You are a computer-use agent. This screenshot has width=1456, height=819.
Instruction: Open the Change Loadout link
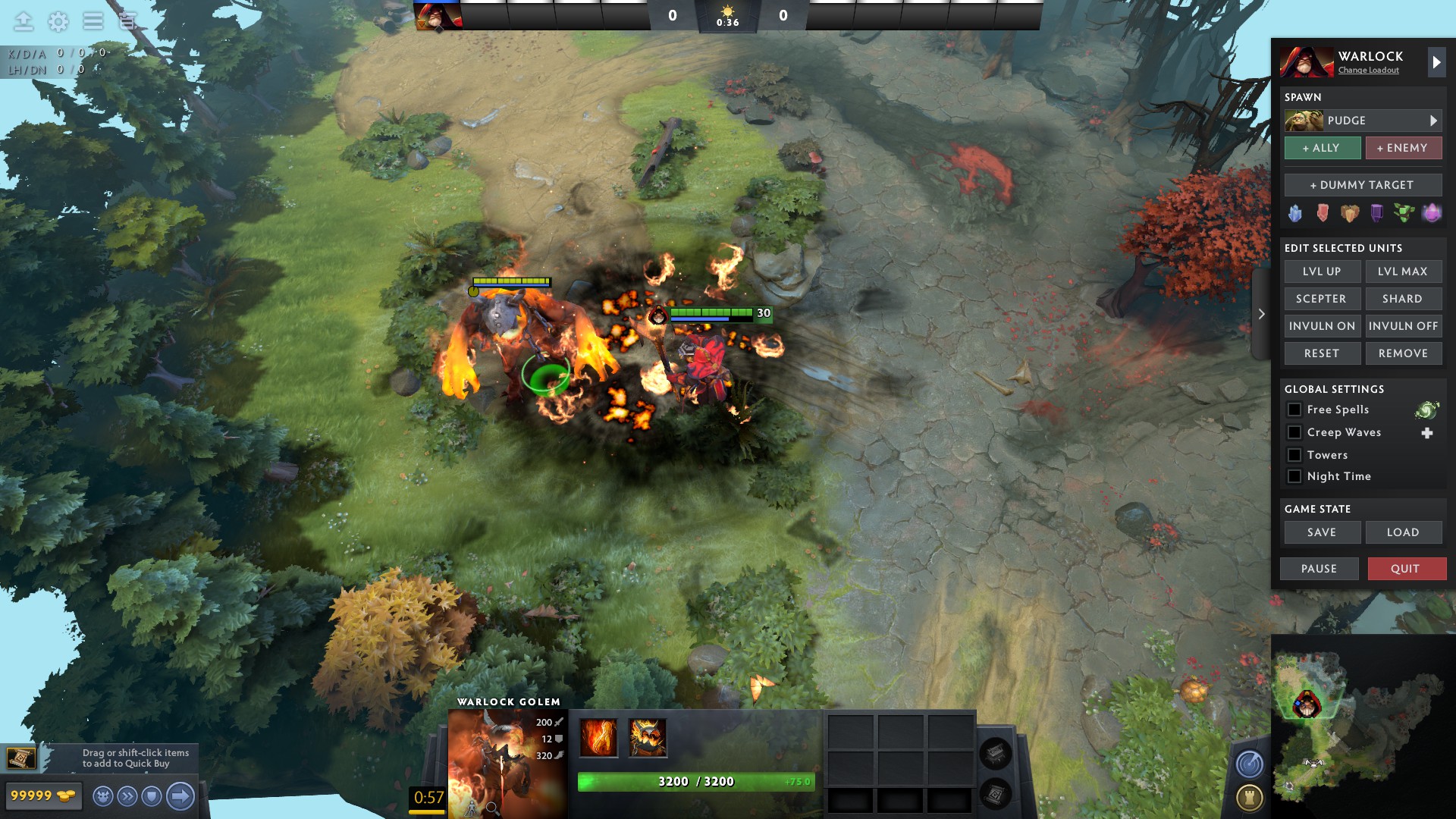[1367, 71]
